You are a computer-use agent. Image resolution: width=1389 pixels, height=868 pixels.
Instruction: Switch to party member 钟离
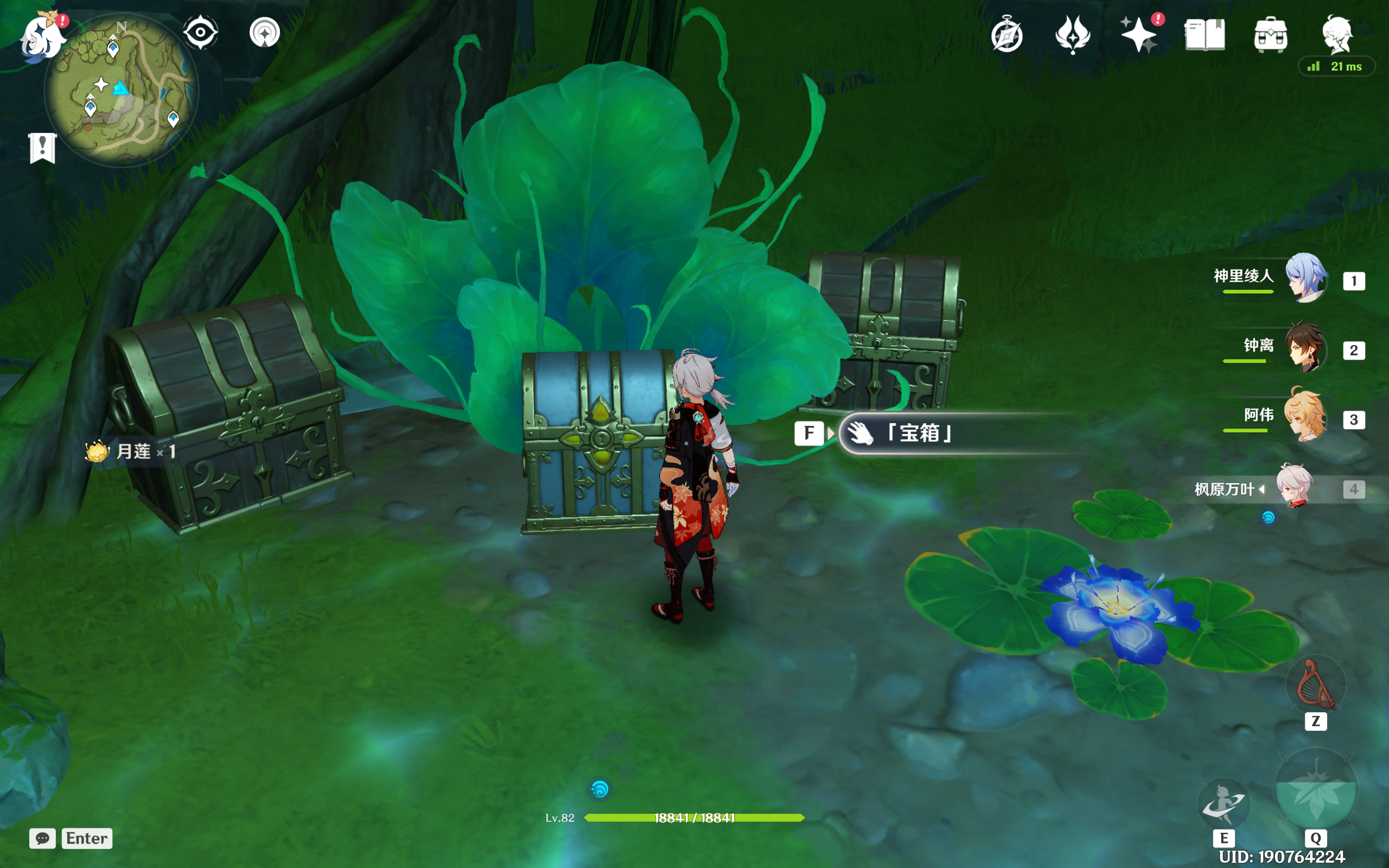1305,348
